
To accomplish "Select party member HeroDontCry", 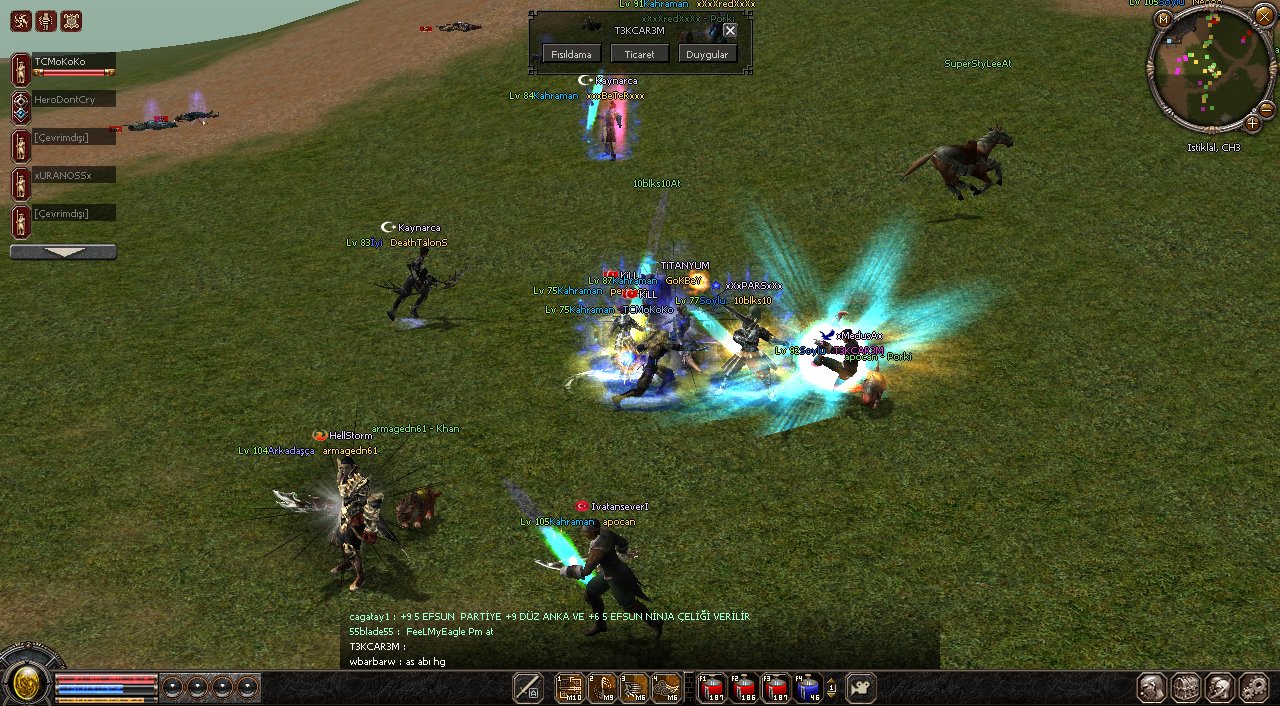I will pyautogui.click(x=73, y=99).
